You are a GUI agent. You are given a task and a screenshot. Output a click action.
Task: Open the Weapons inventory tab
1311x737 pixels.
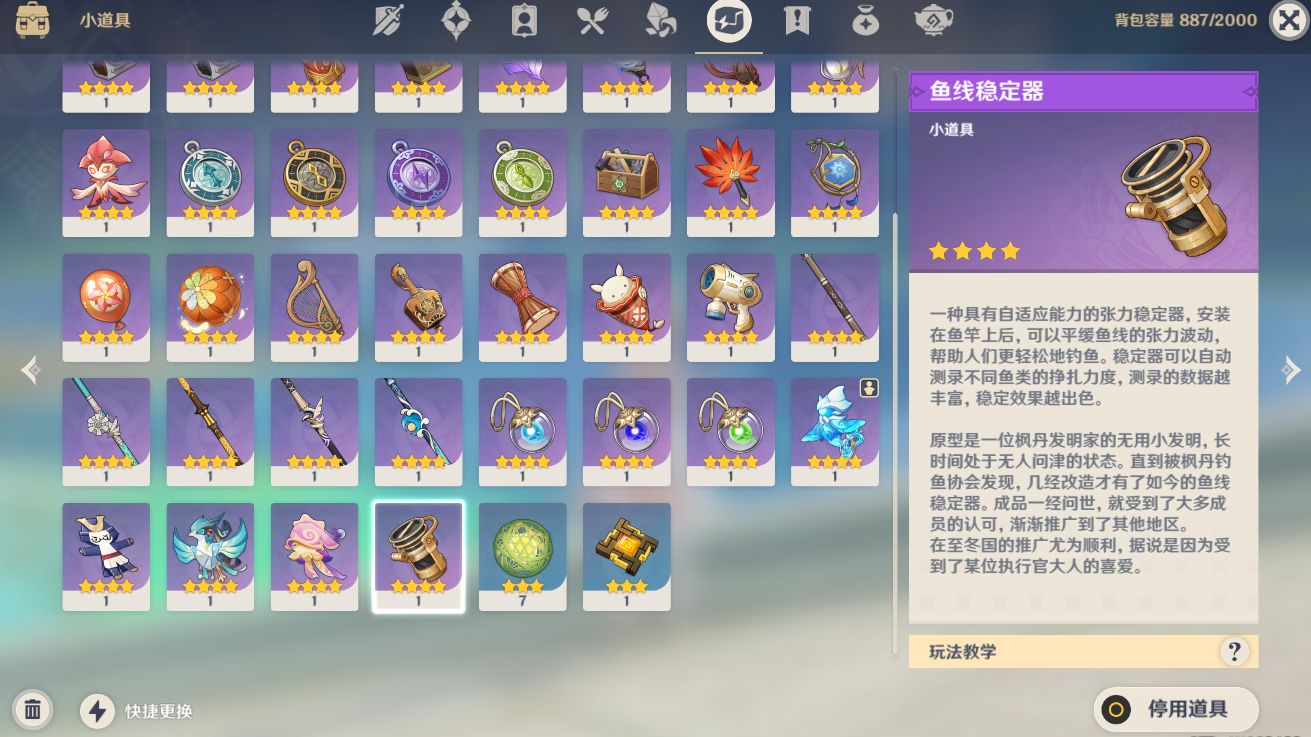pyautogui.click(x=385, y=22)
